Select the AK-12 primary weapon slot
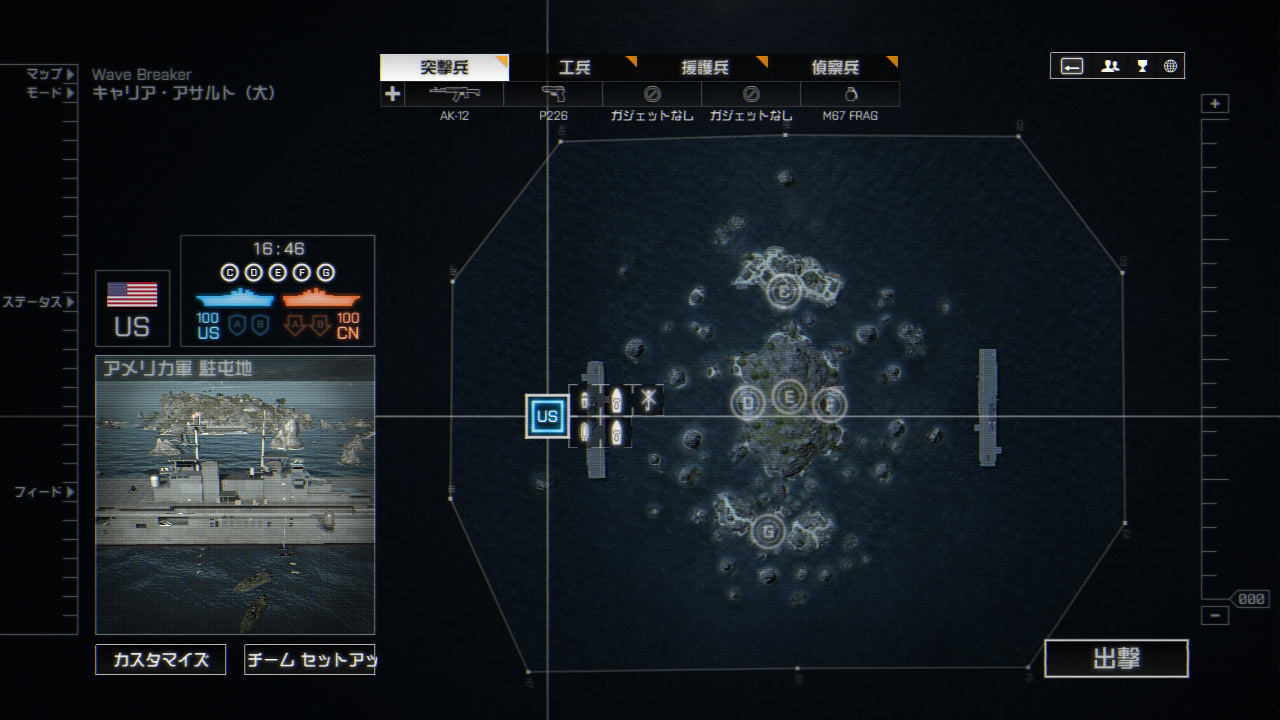This screenshot has height=720, width=1280. [454, 94]
